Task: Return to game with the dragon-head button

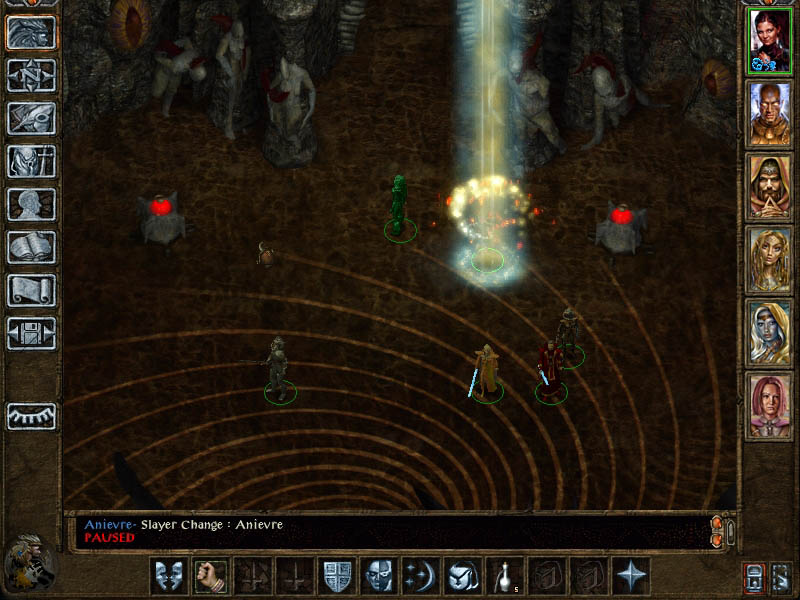Action: [x=31, y=32]
